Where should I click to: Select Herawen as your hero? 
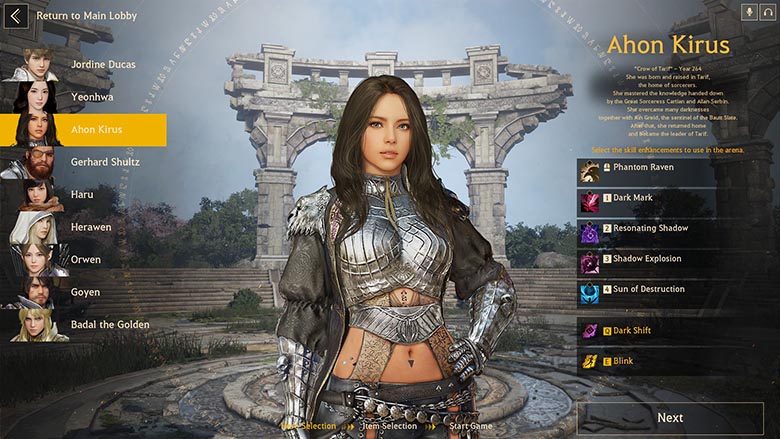[x=90, y=227]
